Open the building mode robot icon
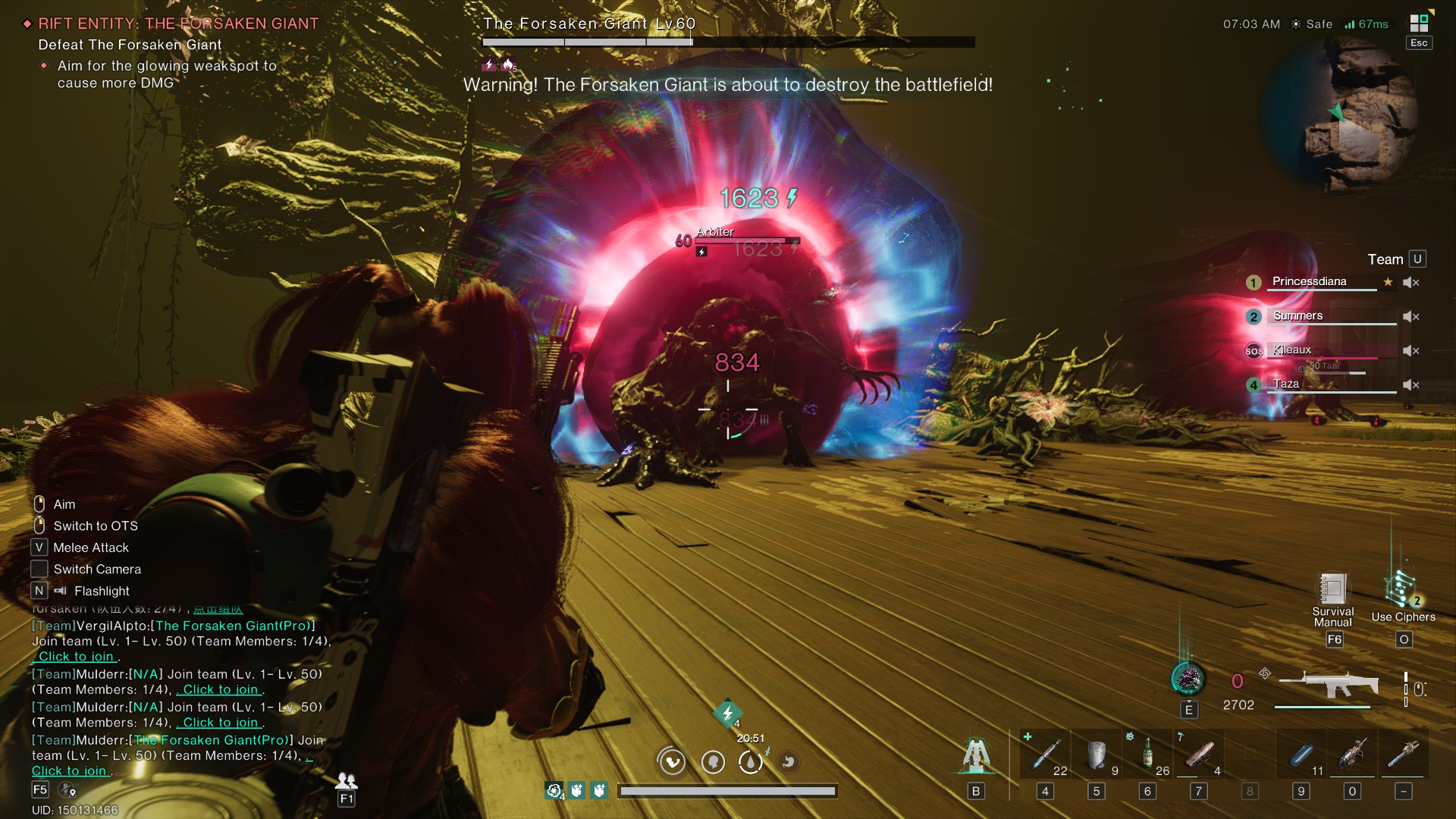Image resolution: width=1456 pixels, height=819 pixels. 976,755
